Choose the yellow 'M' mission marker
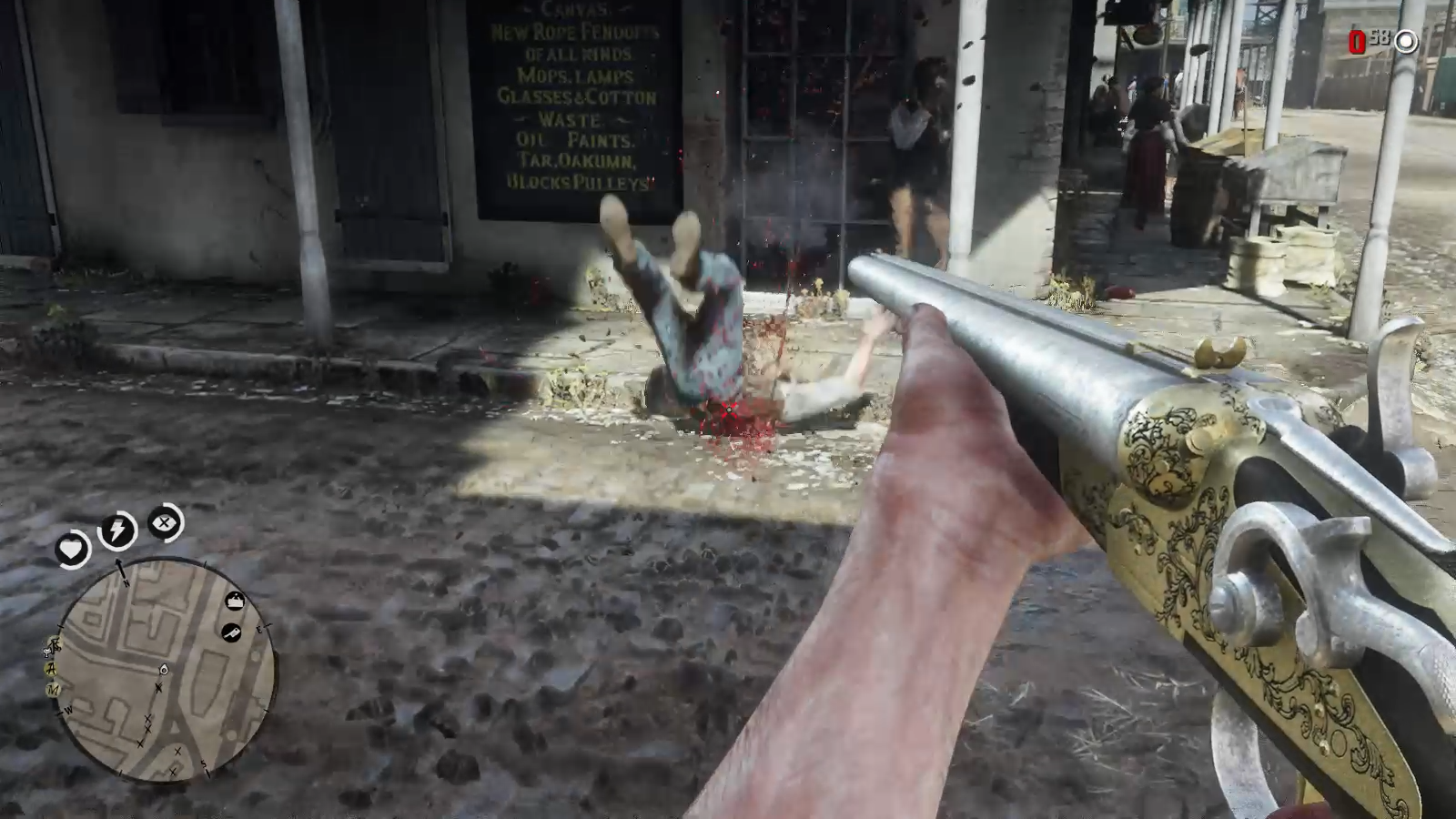 (x=54, y=690)
